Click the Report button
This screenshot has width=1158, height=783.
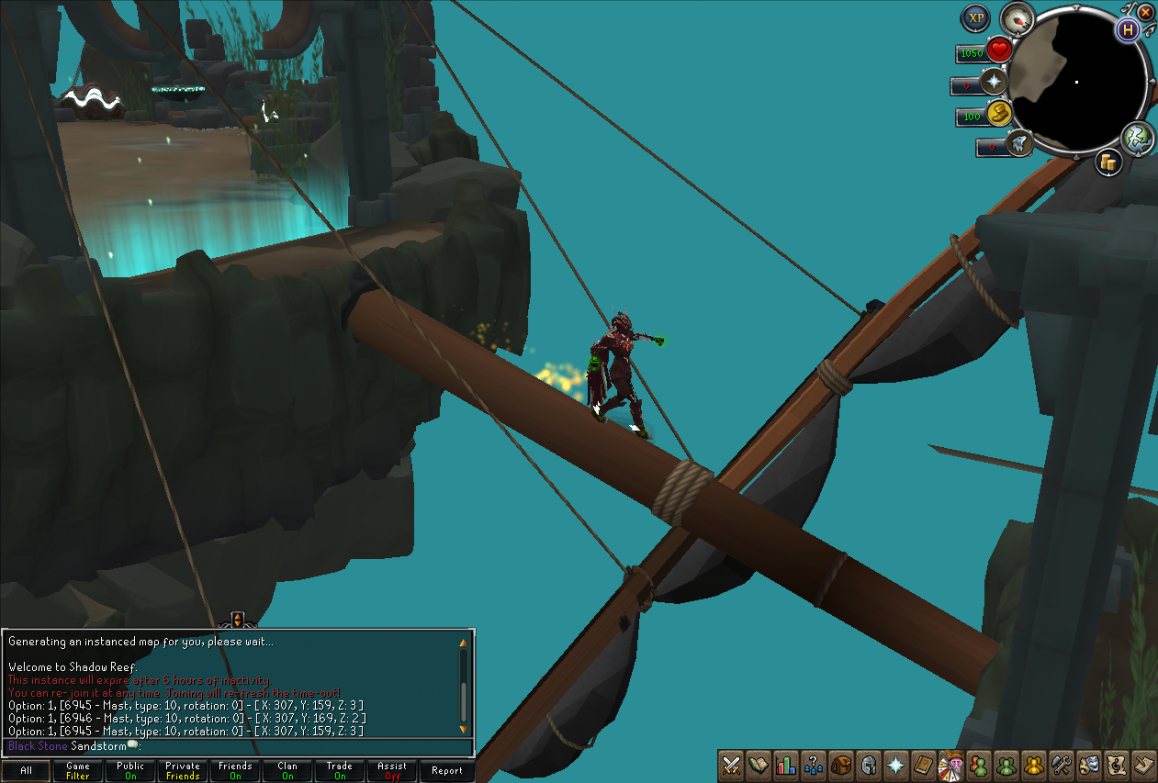(x=446, y=771)
